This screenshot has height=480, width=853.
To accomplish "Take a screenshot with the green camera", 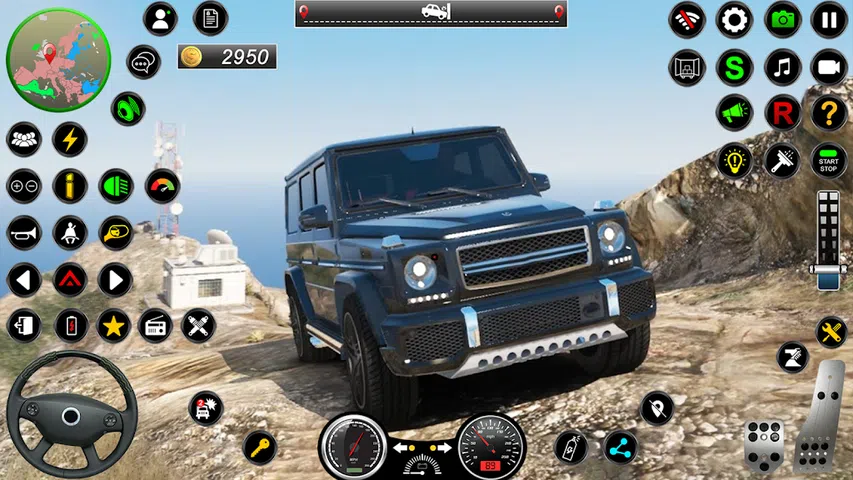I will [x=783, y=19].
